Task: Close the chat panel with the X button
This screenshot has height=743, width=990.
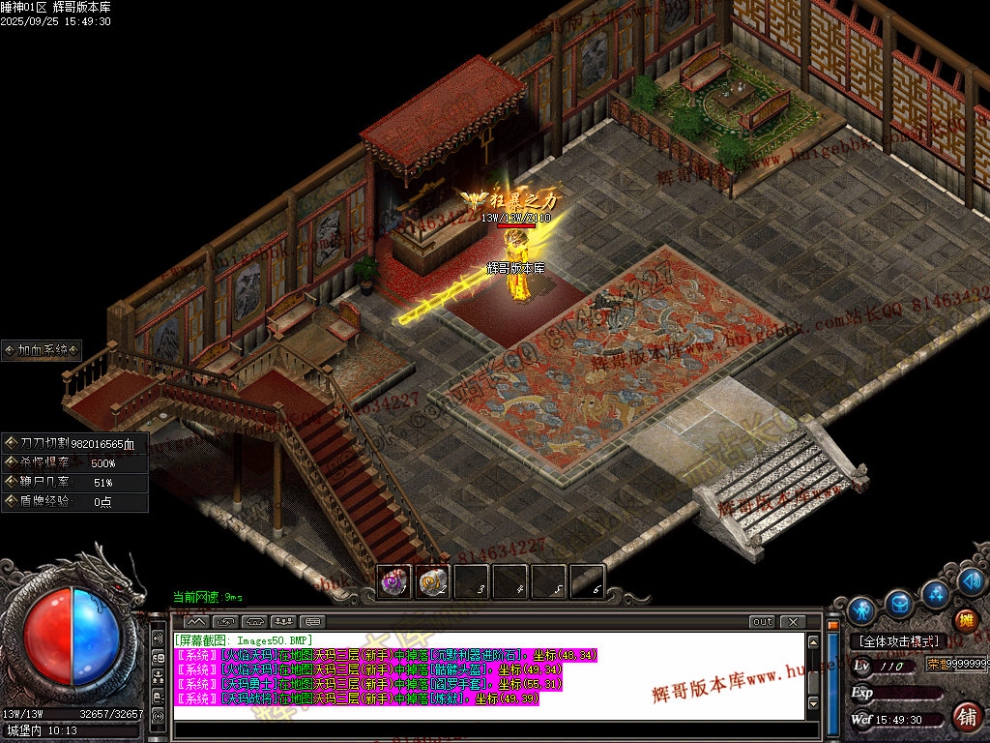Action: tap(792, 622)
